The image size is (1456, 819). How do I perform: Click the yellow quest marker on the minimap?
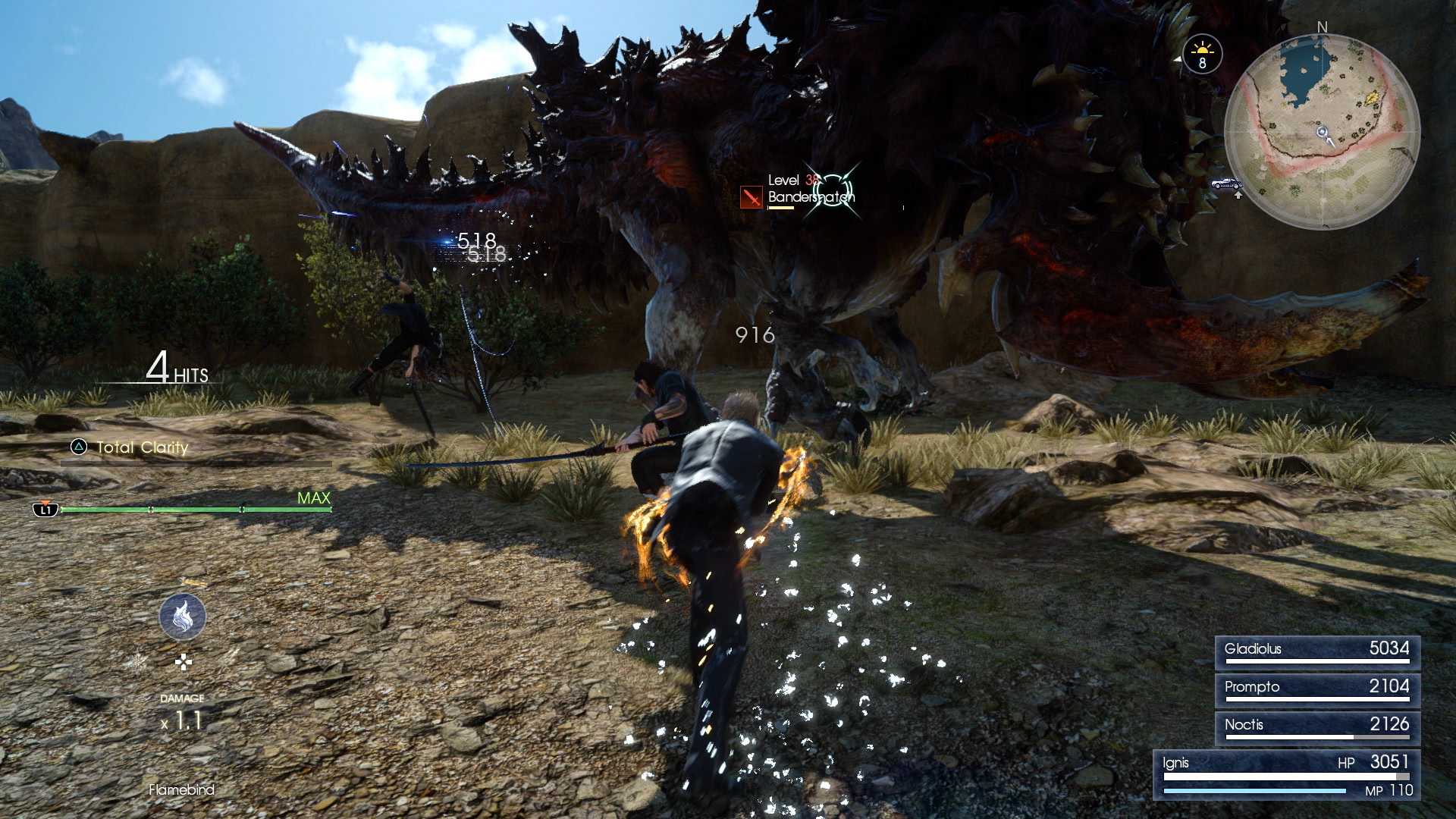pyautogui.click(x=1373, y=97)
